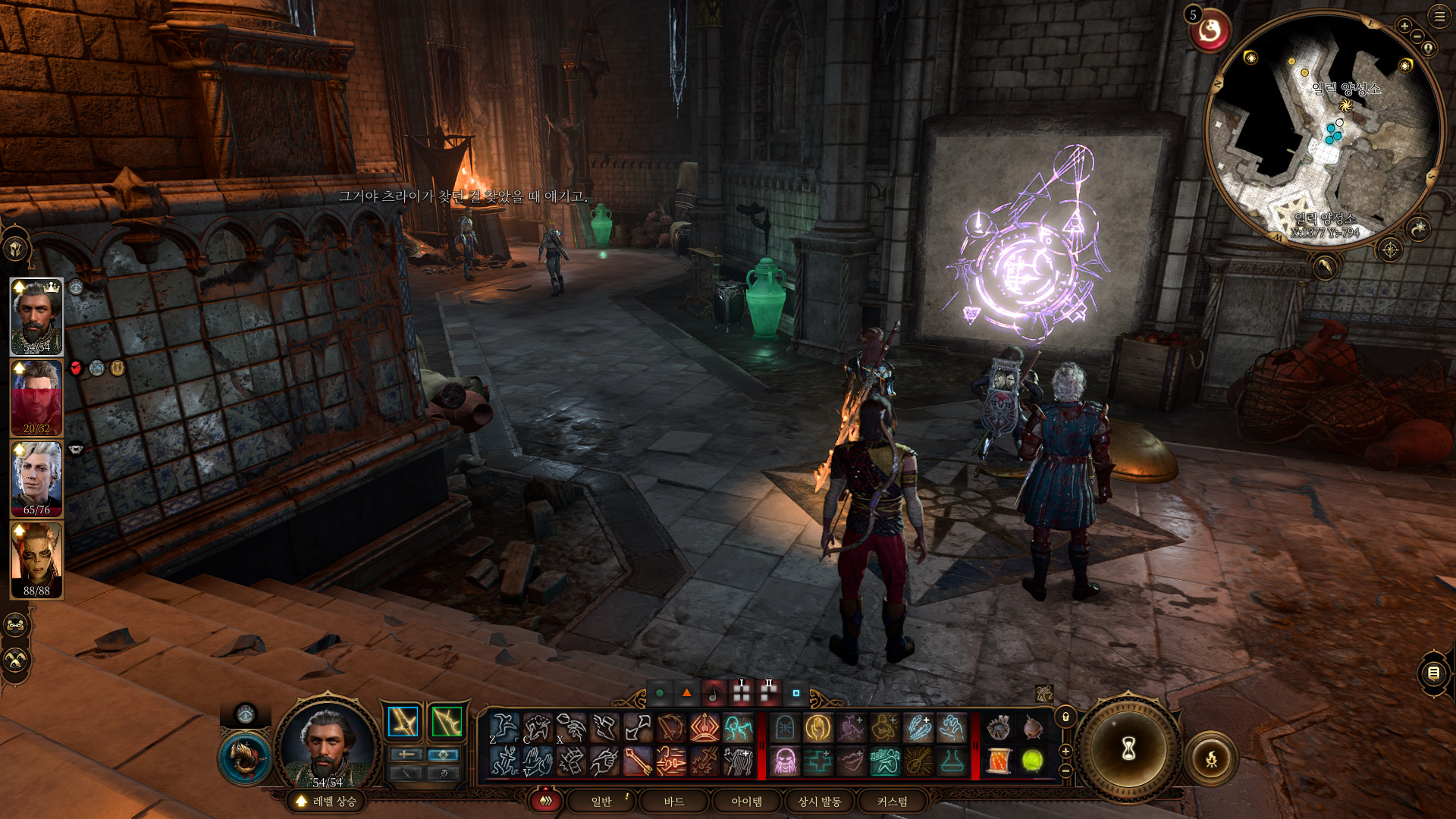1456x819 pixels.
Task: Select the white-haired companion portrait
Action: 36,478
